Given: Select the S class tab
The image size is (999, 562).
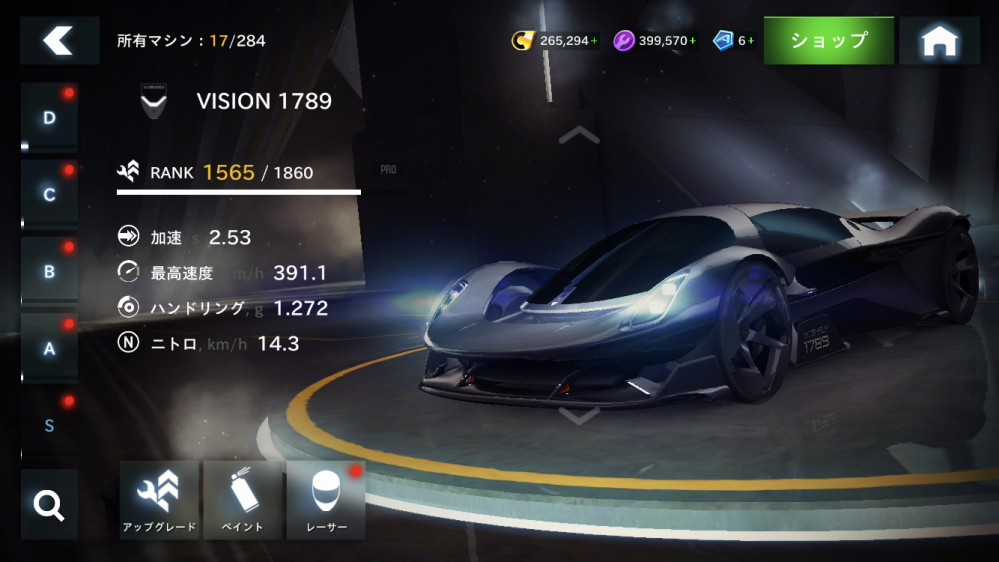Looking at the screenshot, I should [x=49, y=425].
